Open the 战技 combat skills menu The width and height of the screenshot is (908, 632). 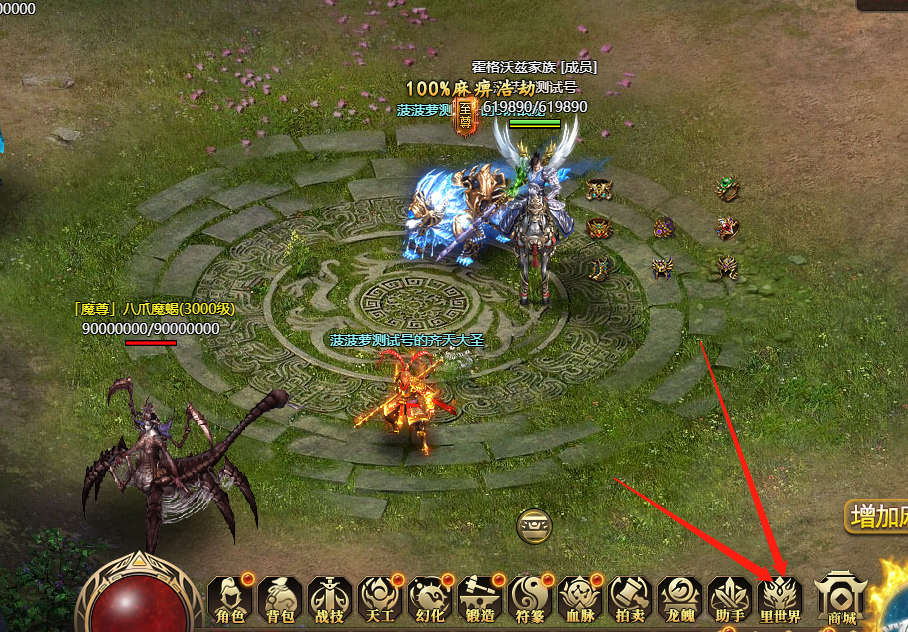click(330, 600)
